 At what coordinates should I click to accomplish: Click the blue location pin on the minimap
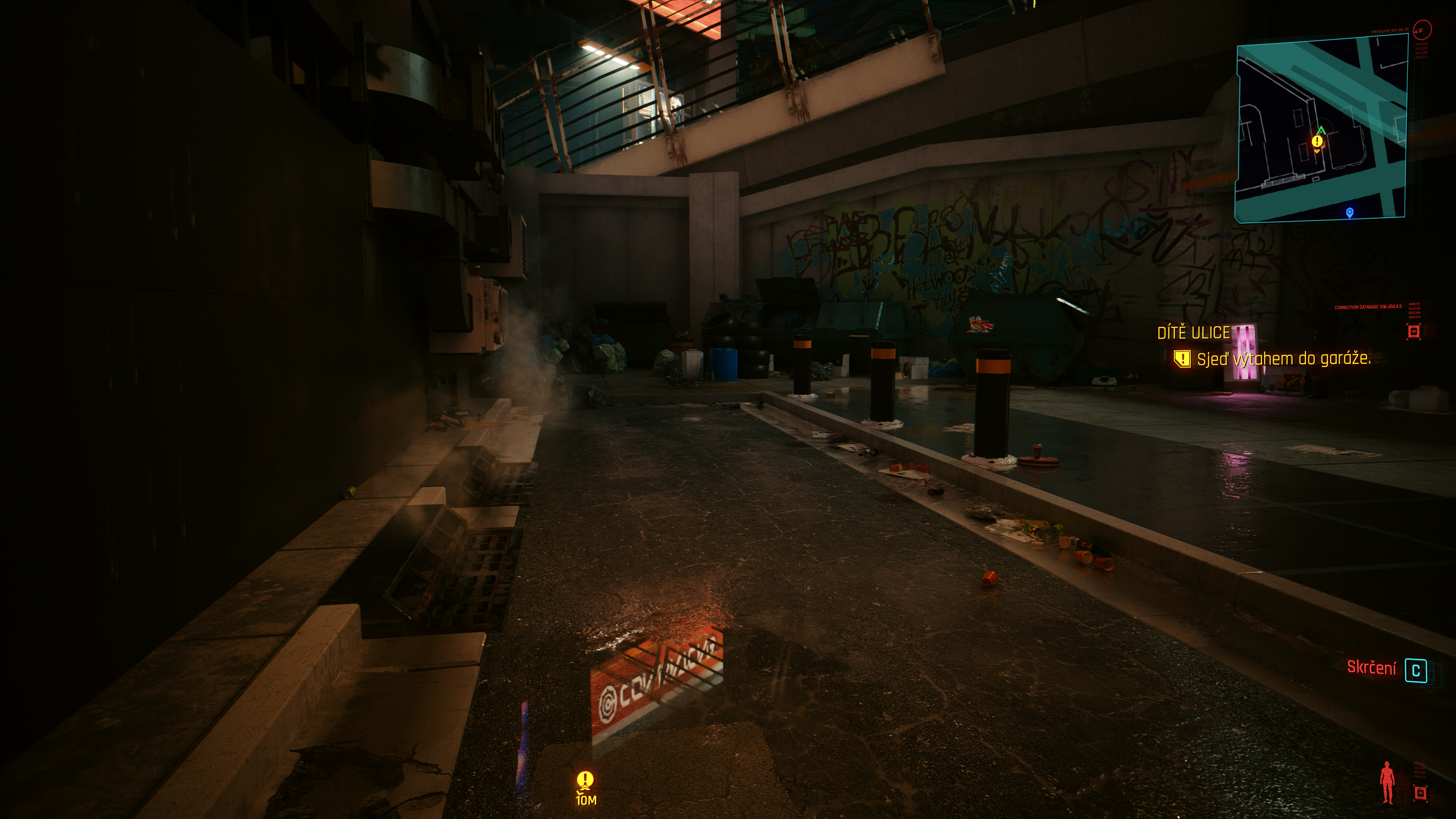[x=1350, y=212]
